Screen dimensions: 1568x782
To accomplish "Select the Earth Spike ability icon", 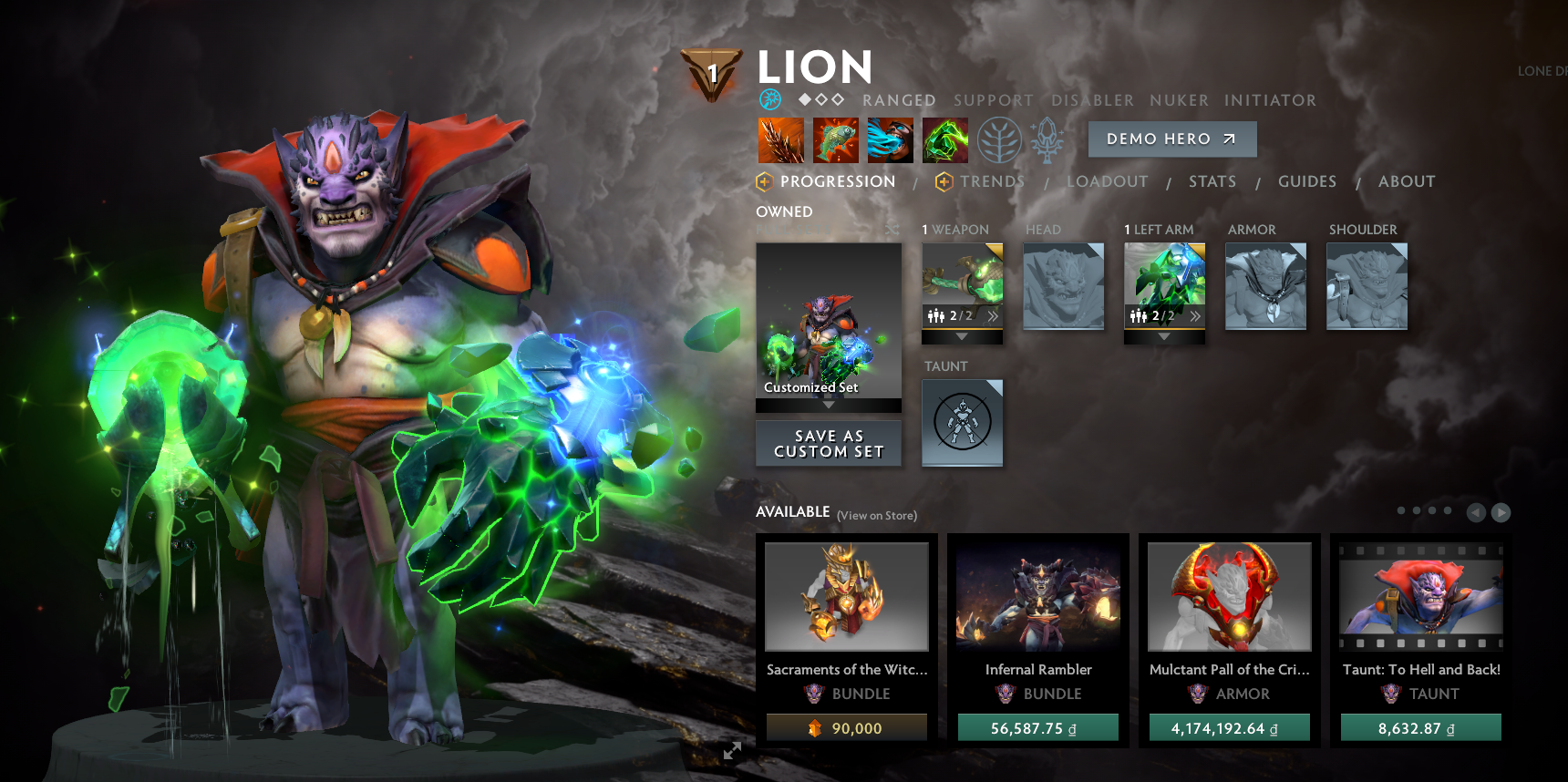I will (781, 139).
